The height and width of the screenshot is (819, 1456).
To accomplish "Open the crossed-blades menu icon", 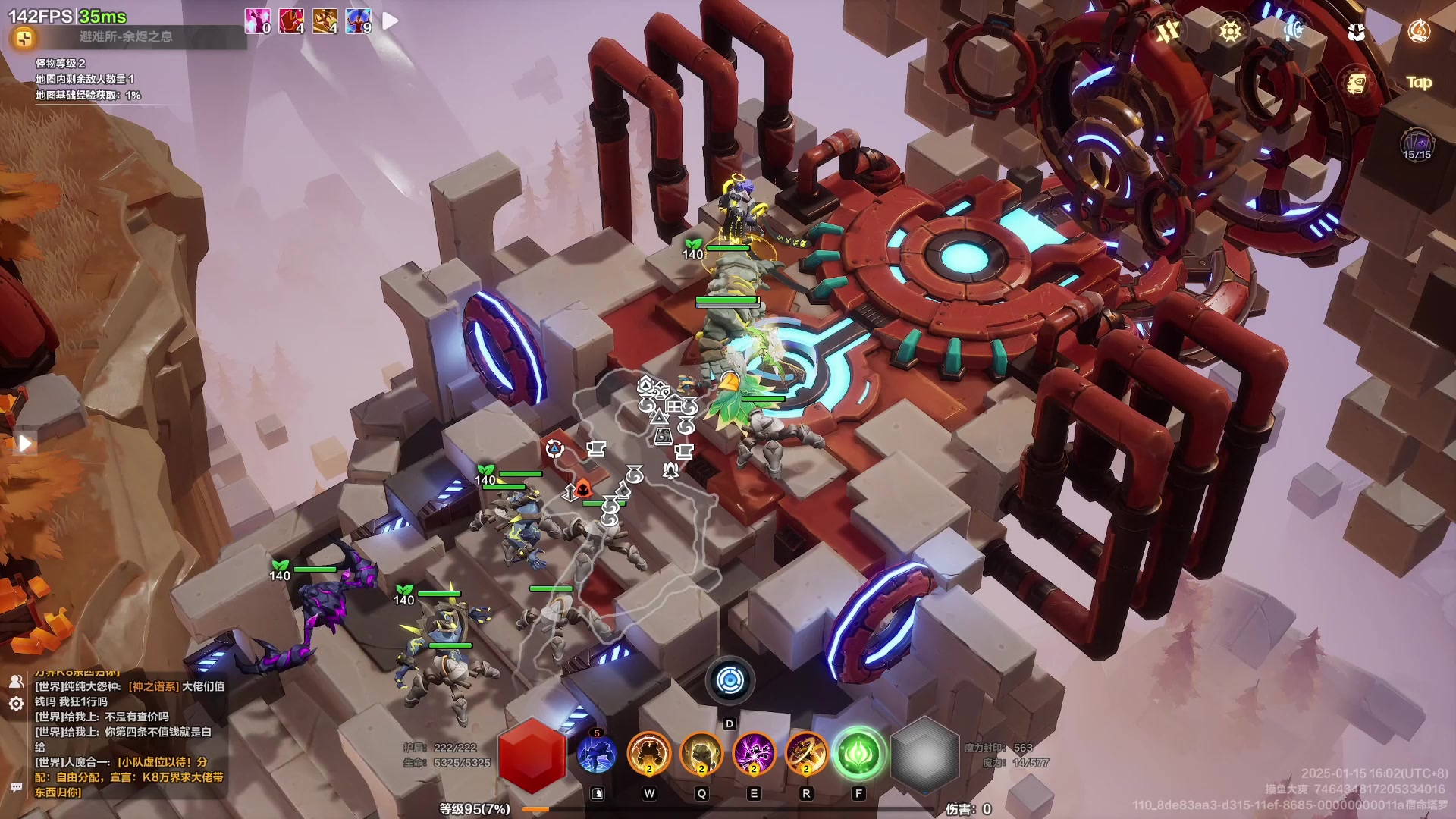I will (1169, 31).
